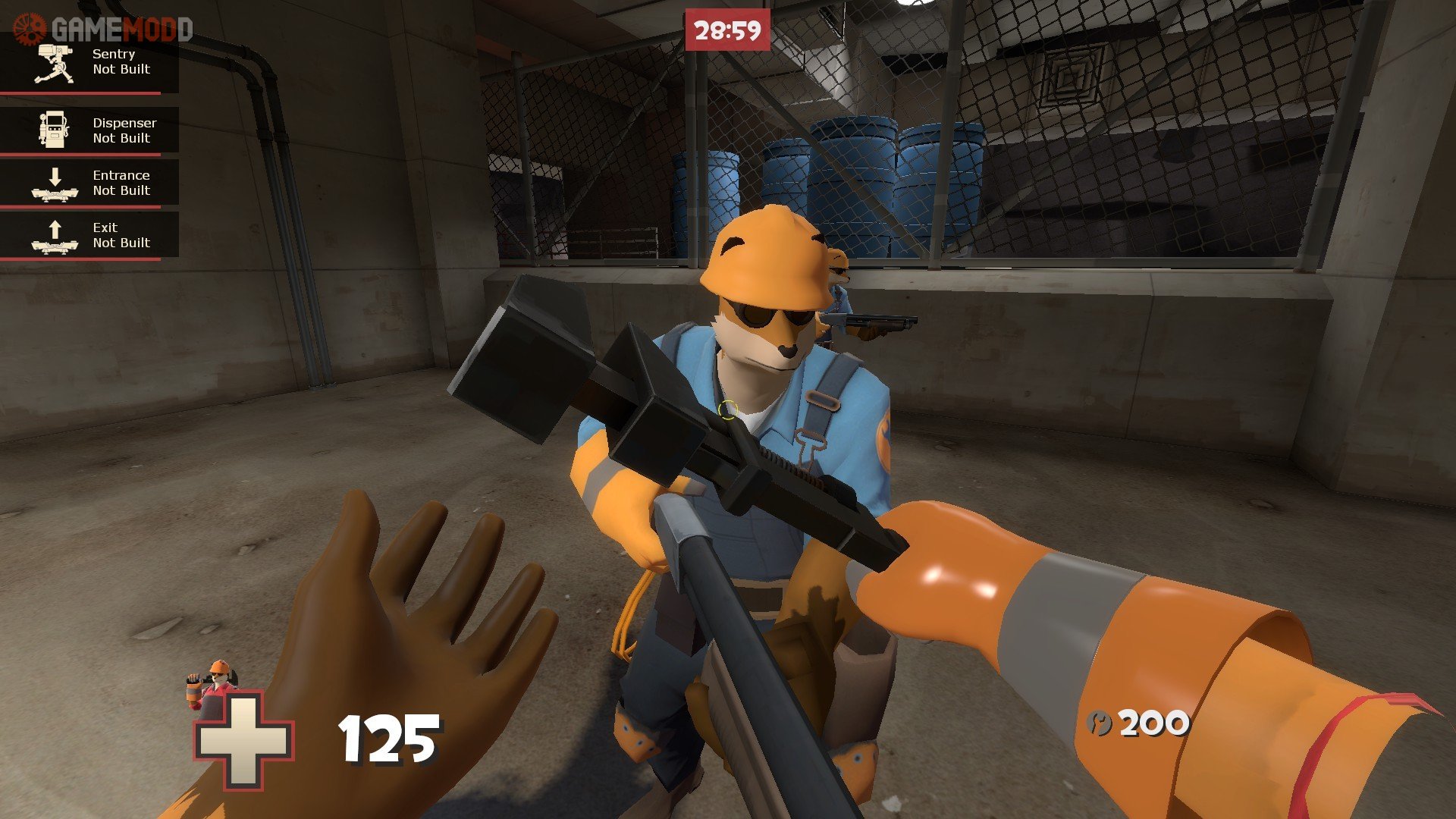Image resolution: width=1456 pixels, height=819 pixels.
Task: Expand the Entrance panel row
Action: coord(89,182)
